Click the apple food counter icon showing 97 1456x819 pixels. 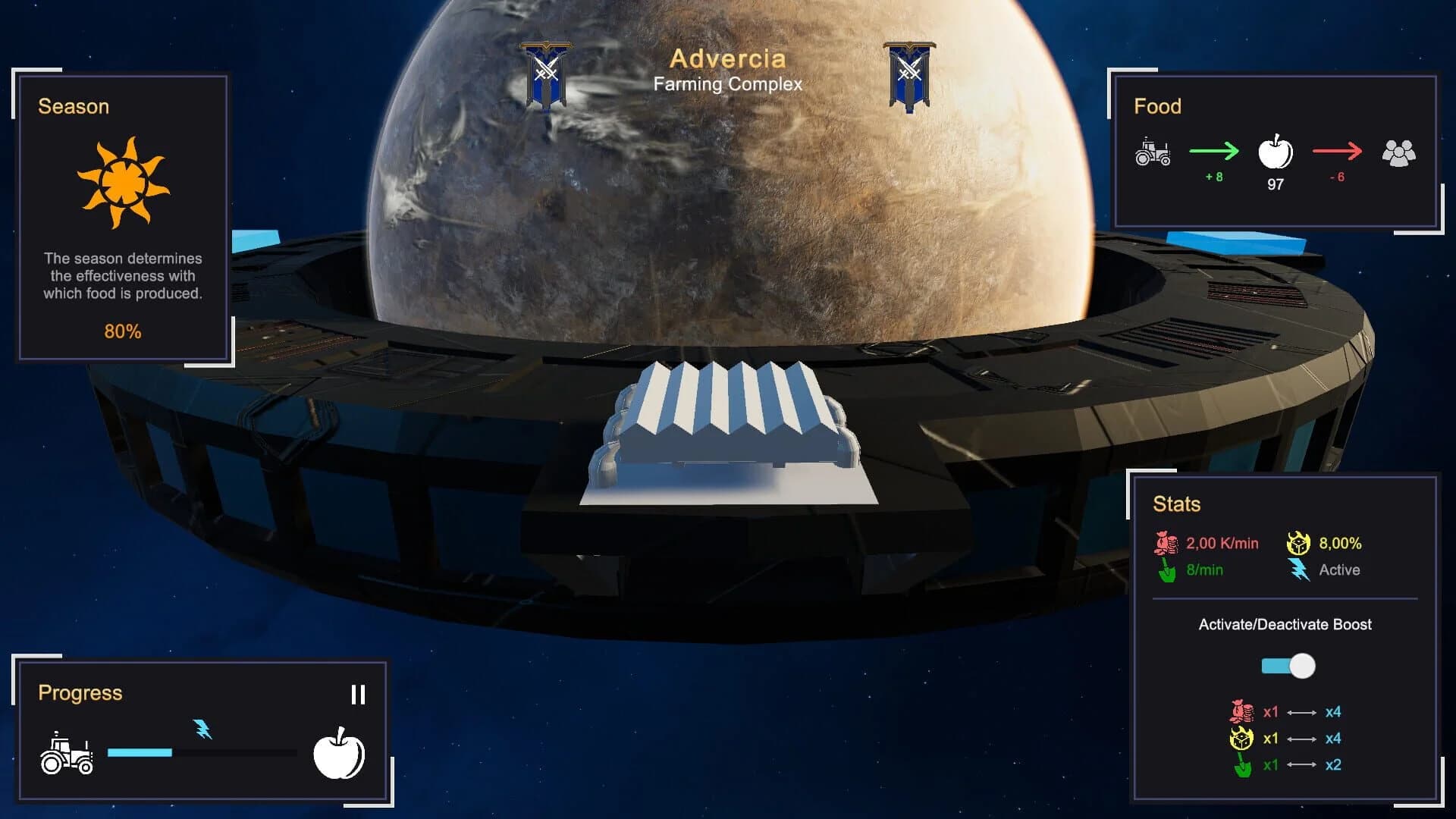(x=1276, y=157)
